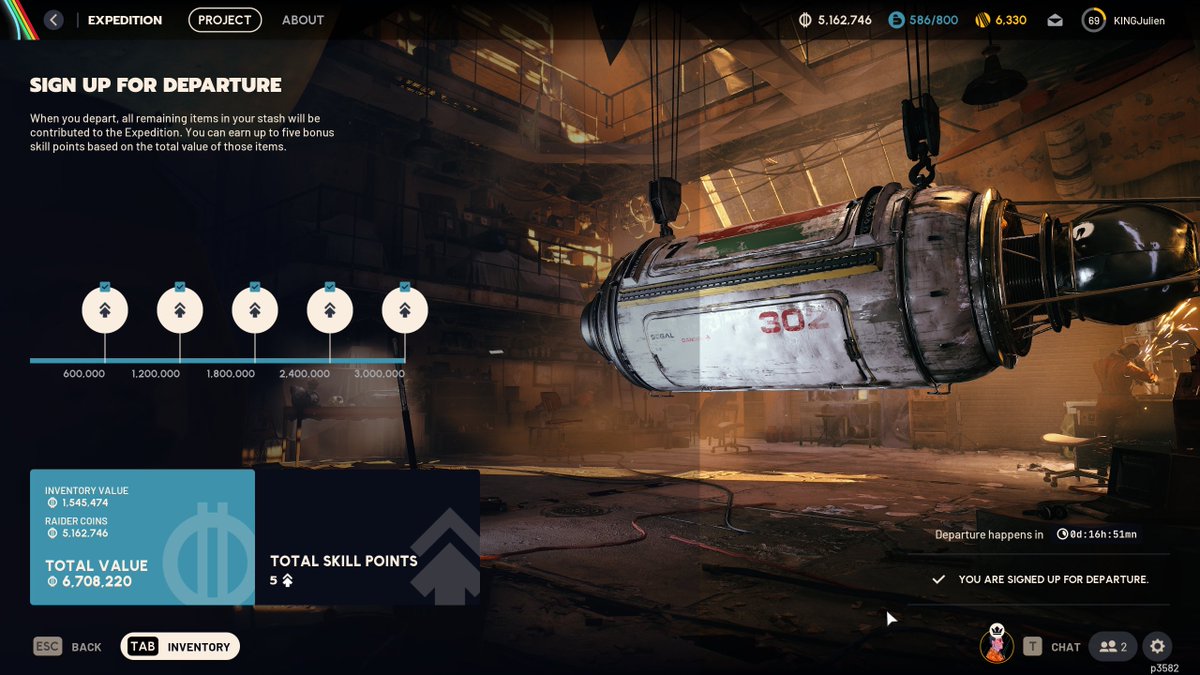Open the Inventory button
Image resolution: width=1200 pixels, height=675 pixels.
click(x=181, y=647)
